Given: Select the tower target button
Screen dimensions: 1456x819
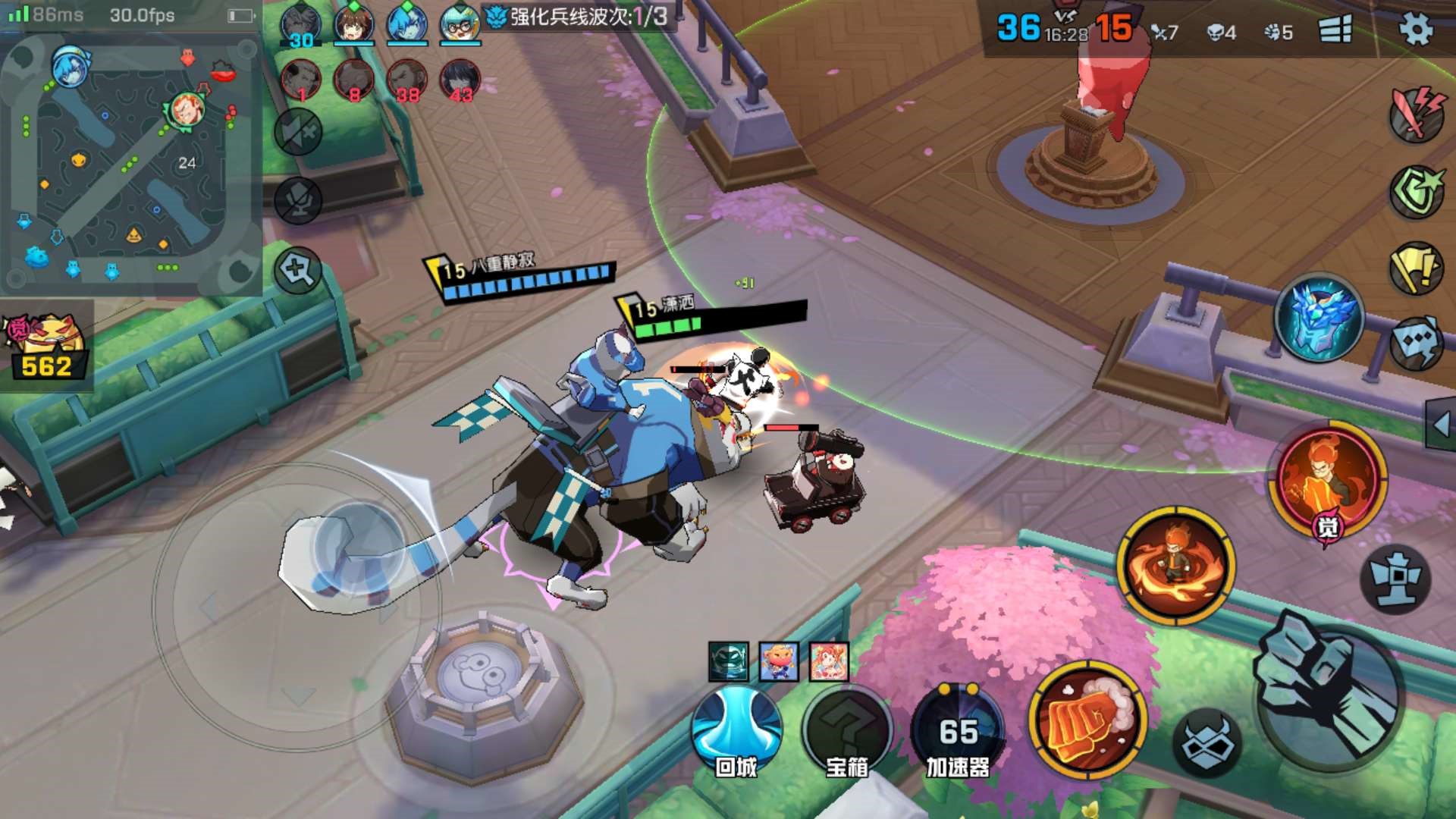Looking at the screenshot, I should pos(1395,578).
